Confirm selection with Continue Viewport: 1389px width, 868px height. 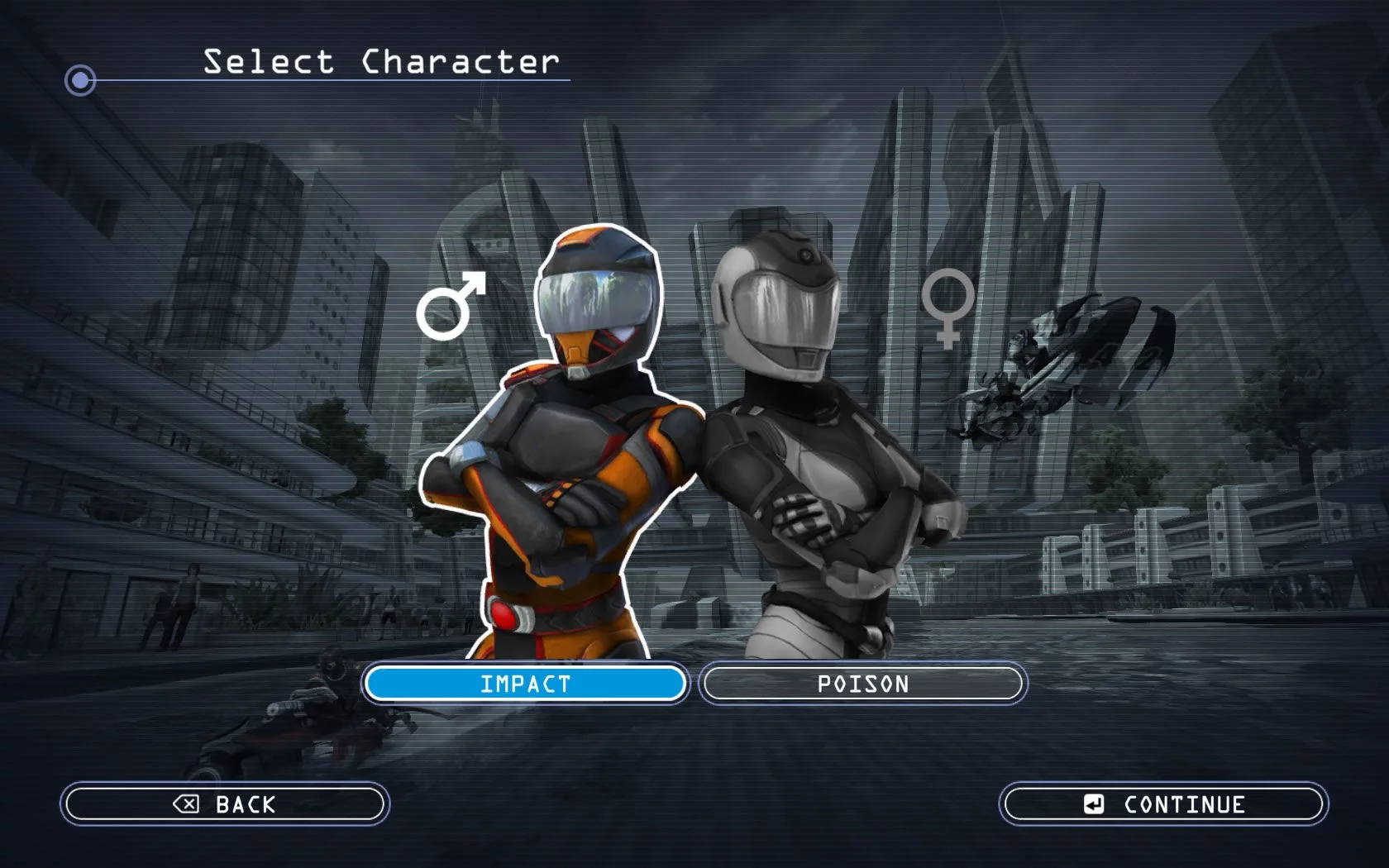point(1163,804)
